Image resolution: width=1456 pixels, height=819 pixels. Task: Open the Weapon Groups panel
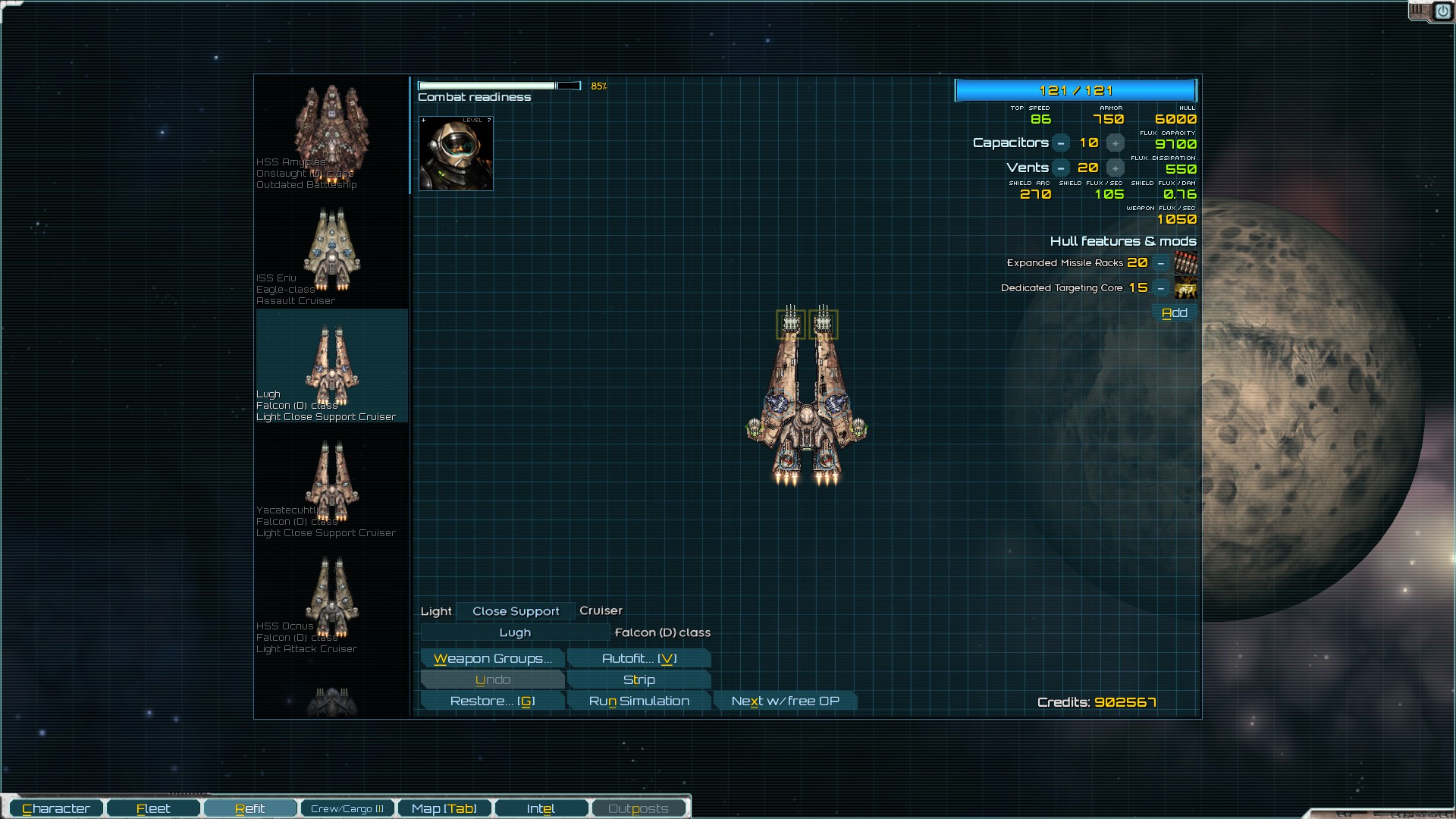492,658
